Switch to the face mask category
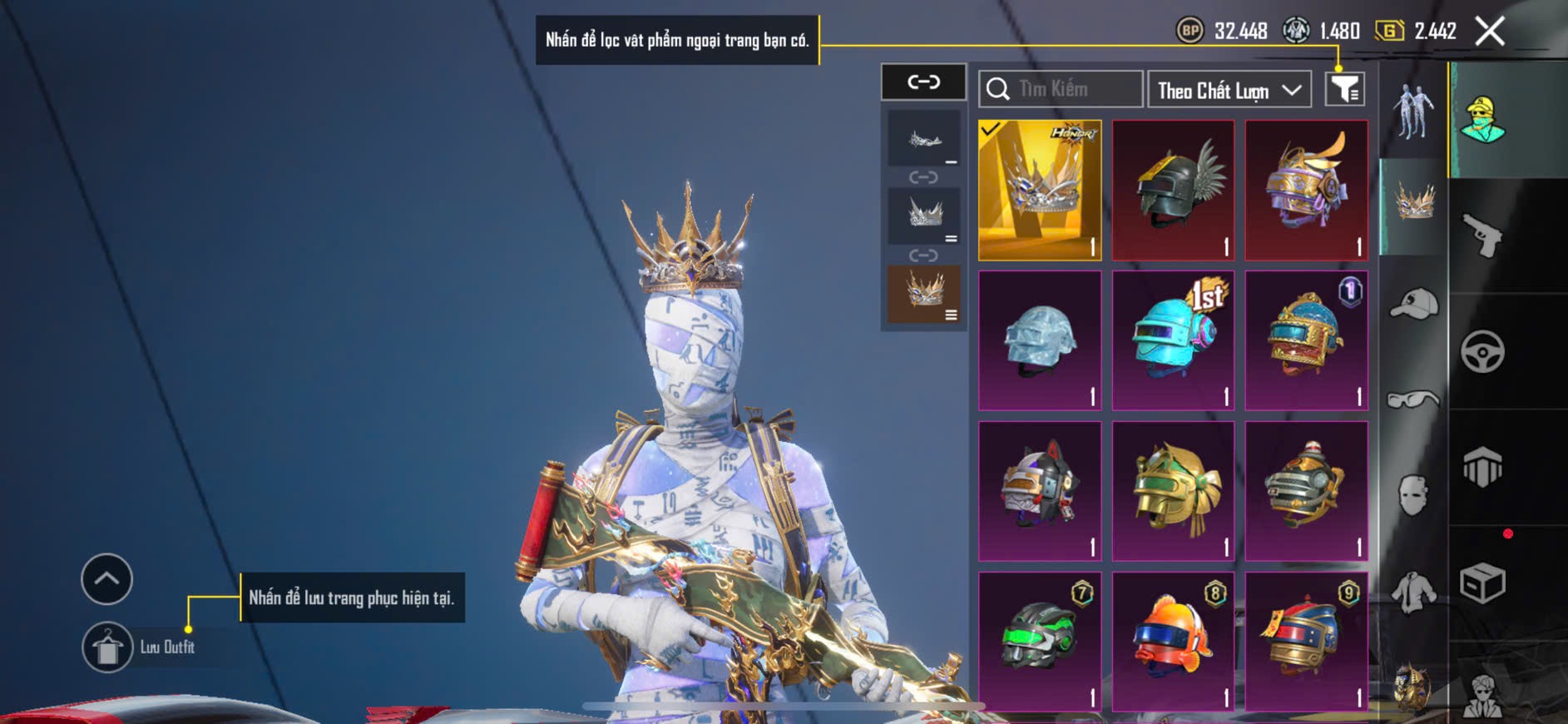This screenshot has height=724, width=1568. tap(1413, 495)
